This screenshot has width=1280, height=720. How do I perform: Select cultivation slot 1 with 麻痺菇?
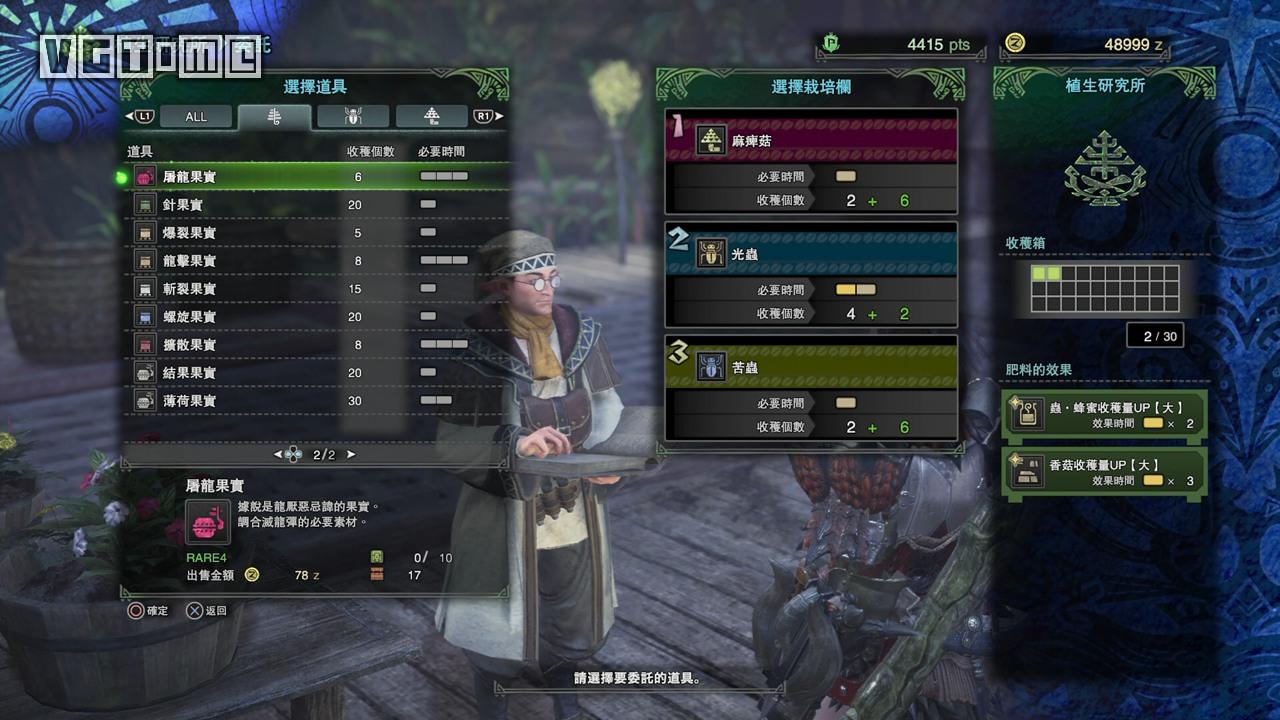coord(811,161)
